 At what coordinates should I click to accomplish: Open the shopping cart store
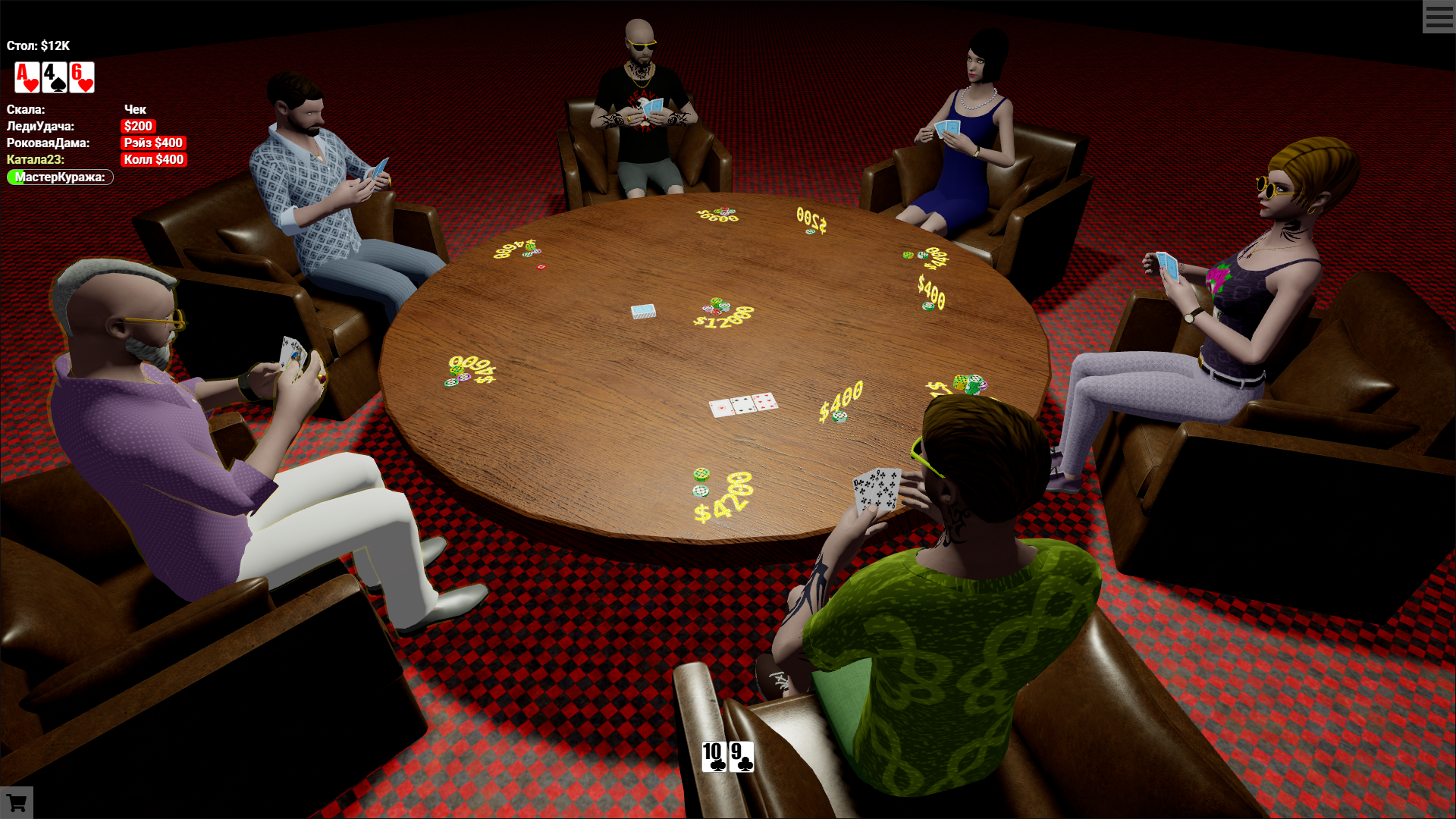(17, 802)
